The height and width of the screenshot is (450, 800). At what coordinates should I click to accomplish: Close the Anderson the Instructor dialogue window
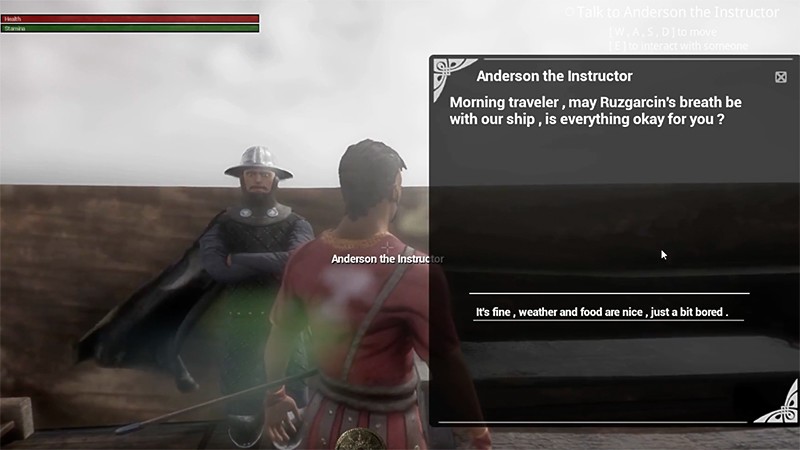tap(781, 77)
